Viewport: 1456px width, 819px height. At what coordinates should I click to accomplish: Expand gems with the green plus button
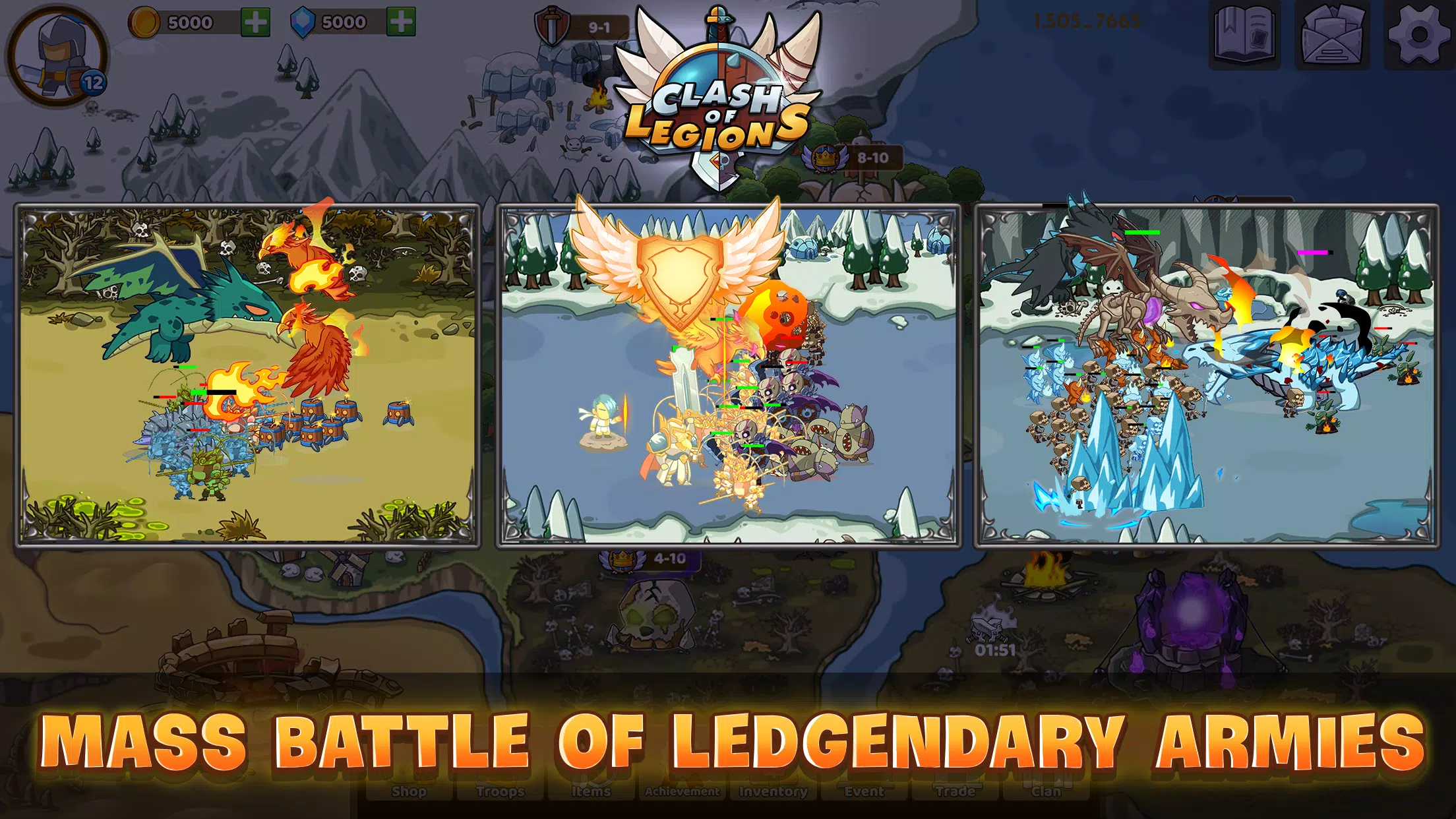tap(401, 21)
